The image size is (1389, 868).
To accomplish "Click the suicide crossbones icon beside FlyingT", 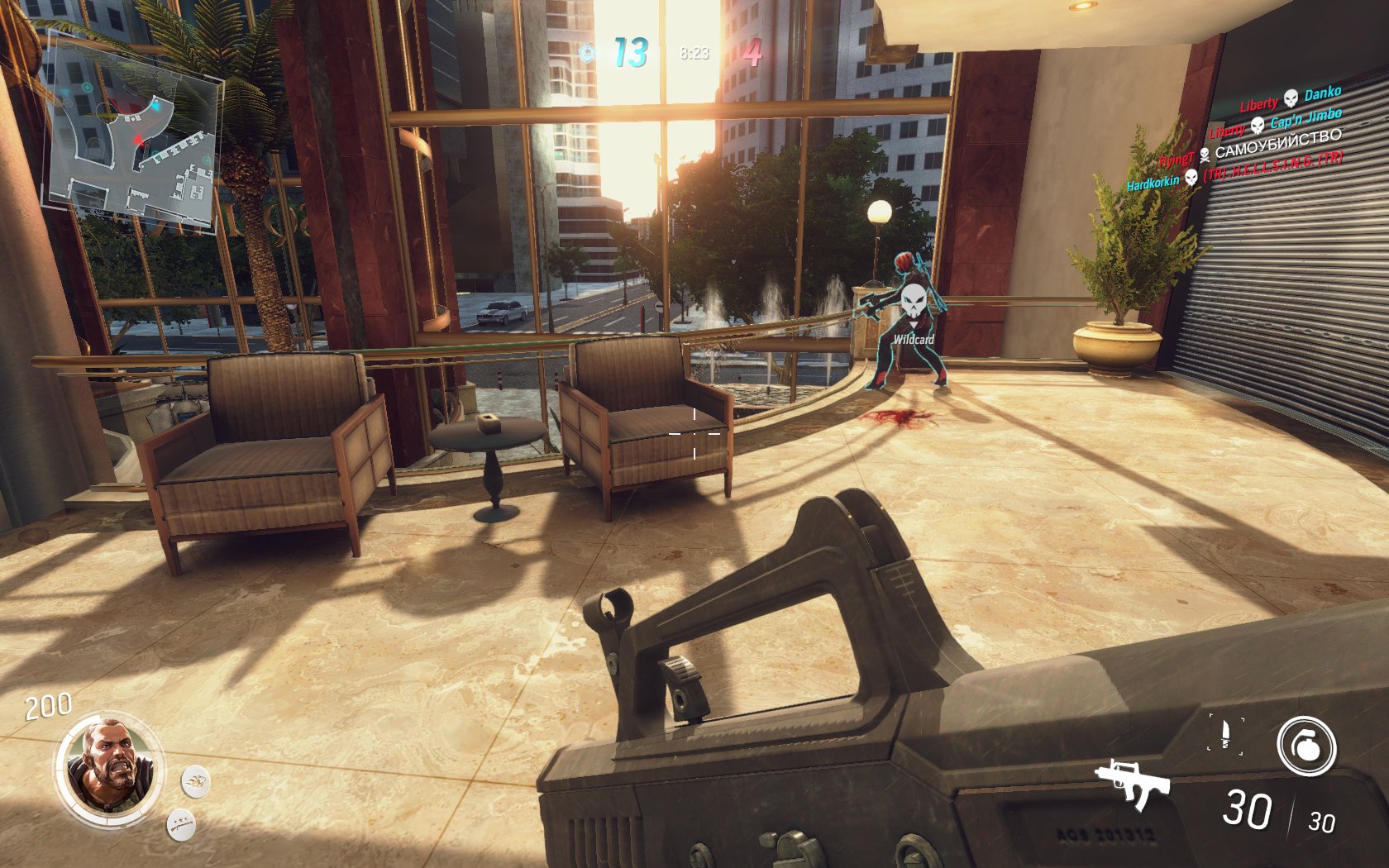I will coord(1205,155).
